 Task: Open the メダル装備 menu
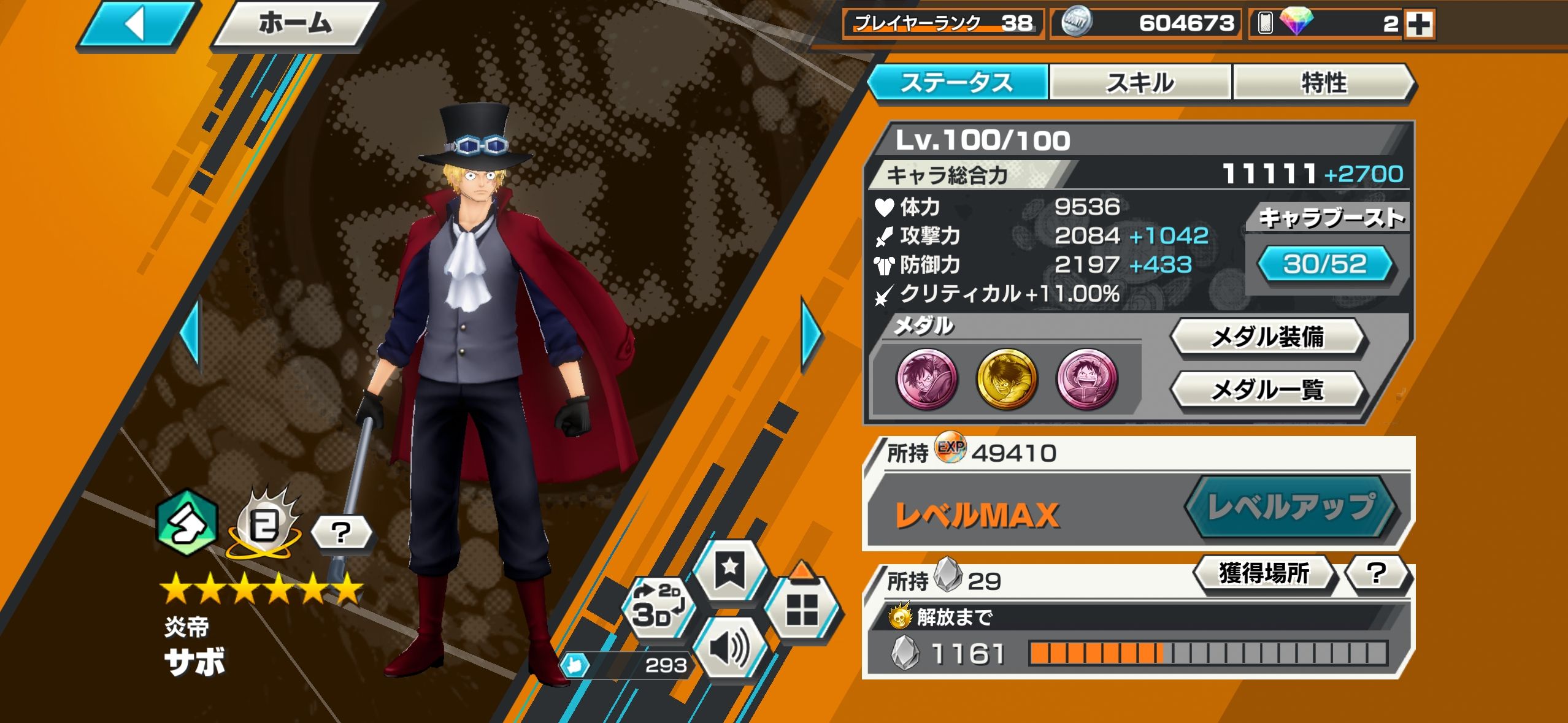[x=1267, y=337]
